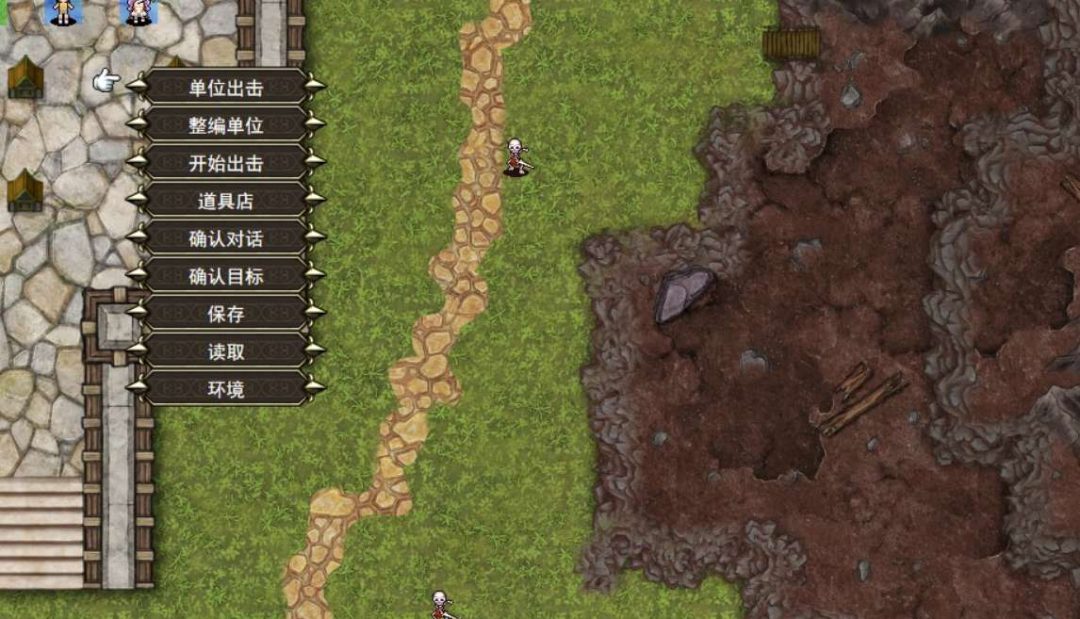Image resolution: width=1080 pixels, height=619 pixels.
Task: Choose 确认目标 to view objectives
Action: (x=226, y=276)
